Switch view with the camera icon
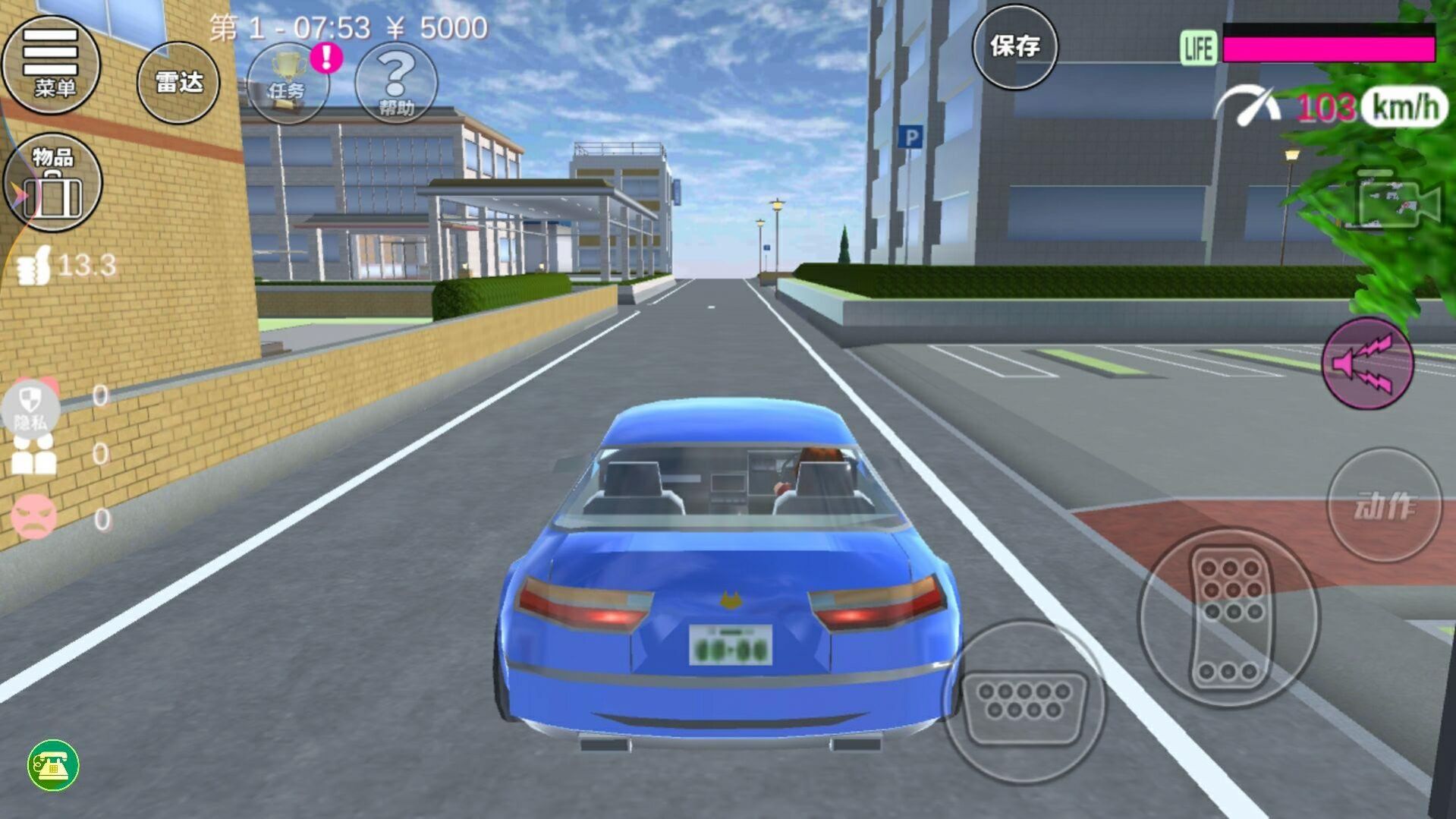The image size is (1456, 819). (x=1398, y=201)
